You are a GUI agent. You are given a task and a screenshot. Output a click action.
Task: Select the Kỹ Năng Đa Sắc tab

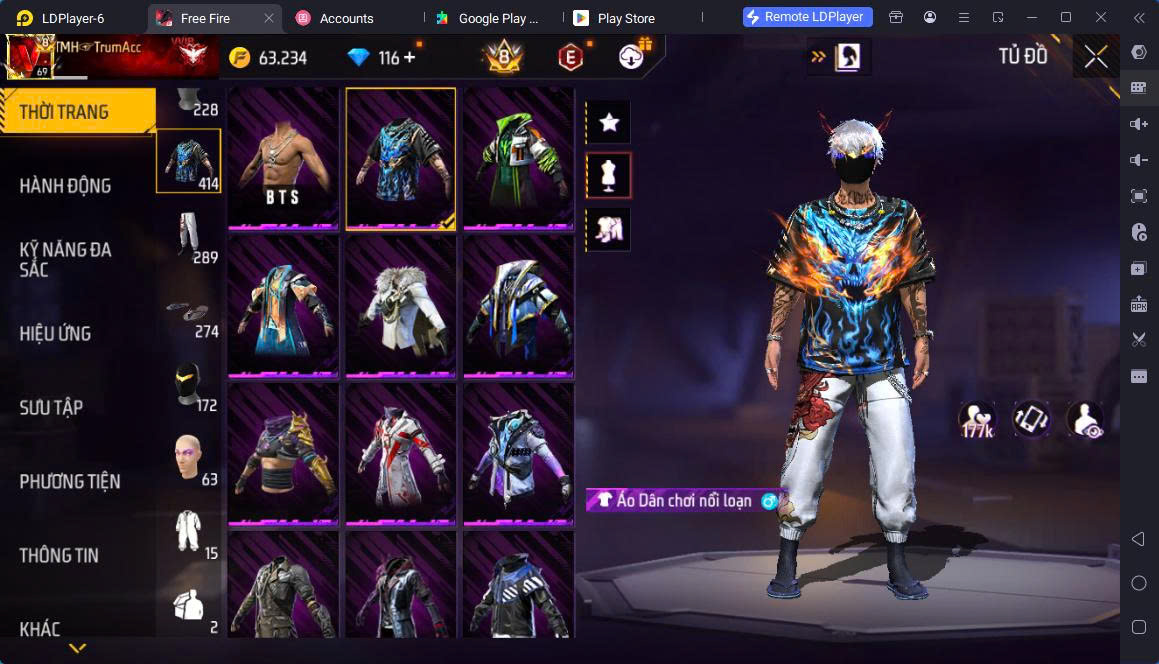66,259
